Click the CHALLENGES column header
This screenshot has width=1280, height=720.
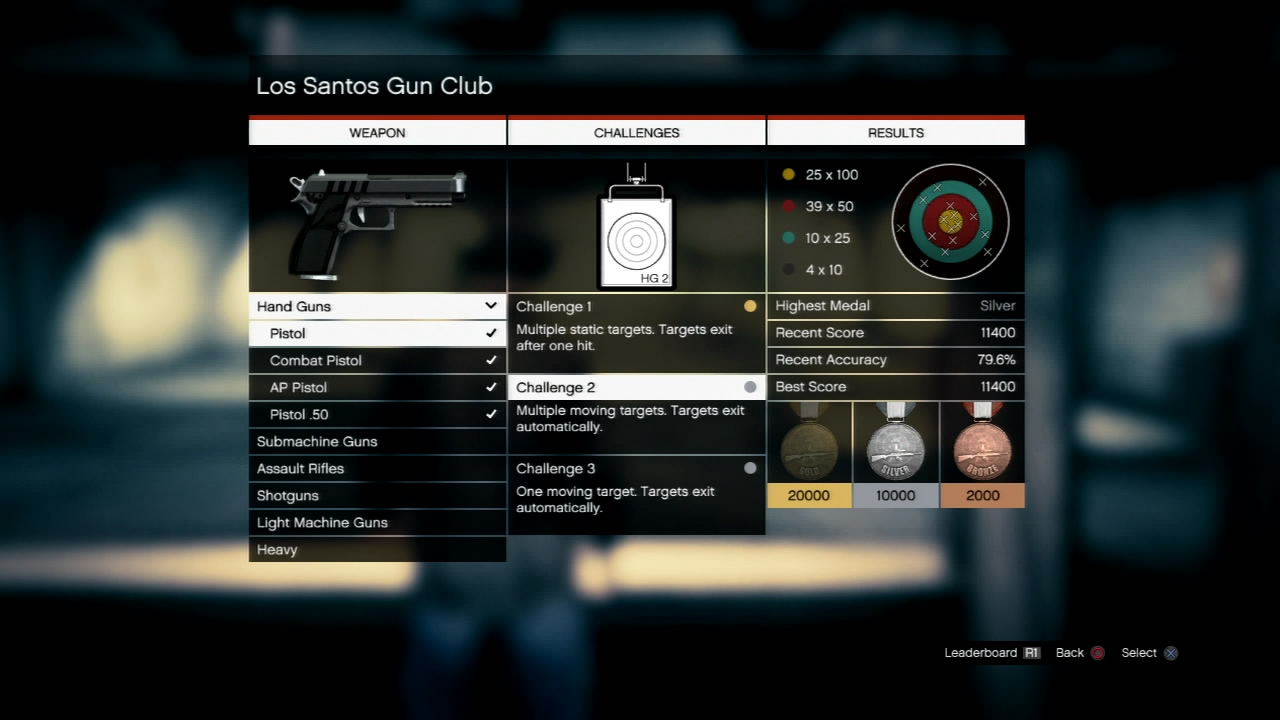click(636, 132)
